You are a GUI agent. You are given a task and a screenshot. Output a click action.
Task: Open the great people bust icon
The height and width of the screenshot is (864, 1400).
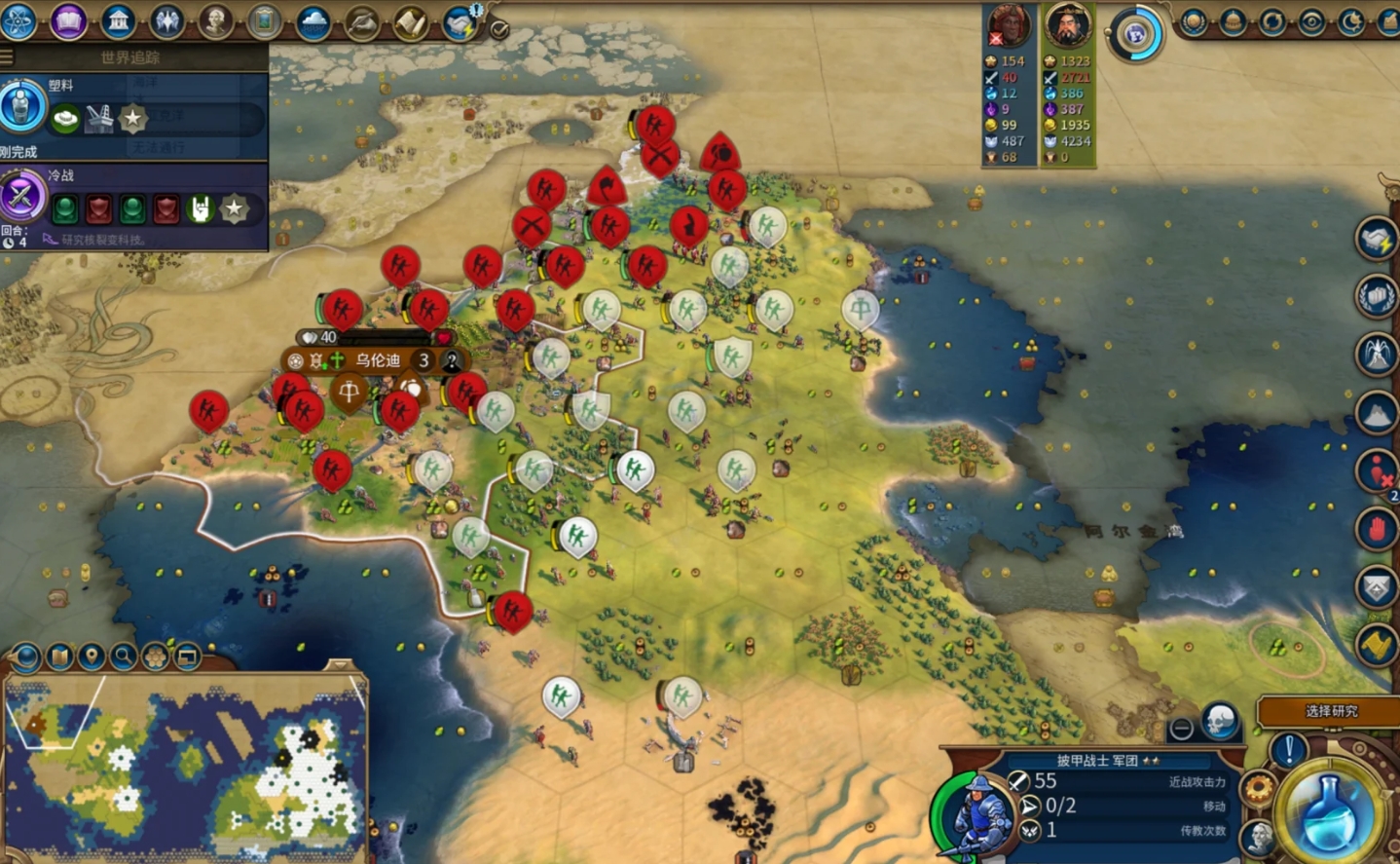coord(215,20)
